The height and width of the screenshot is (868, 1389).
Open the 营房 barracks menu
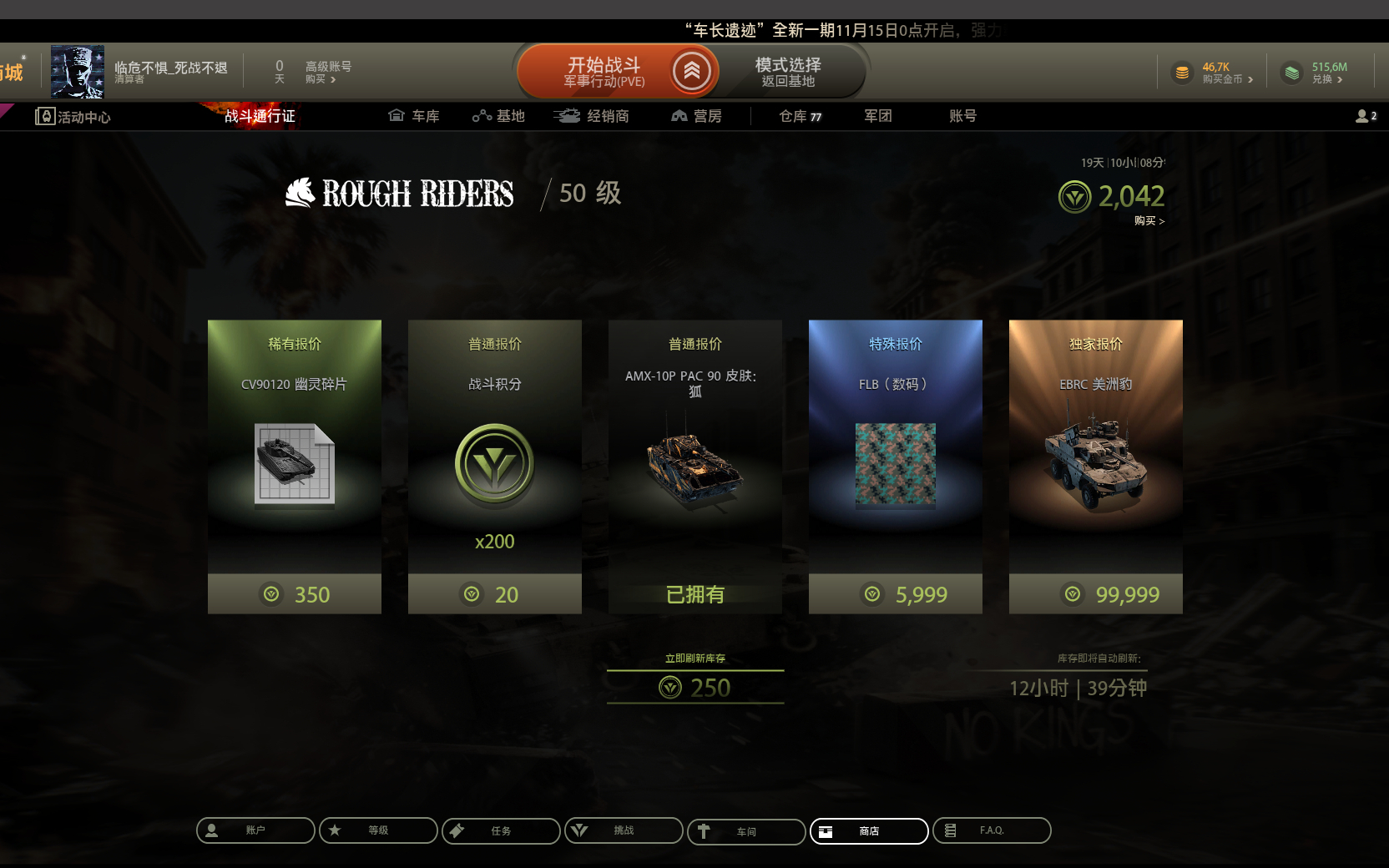(x=696, y=116)
